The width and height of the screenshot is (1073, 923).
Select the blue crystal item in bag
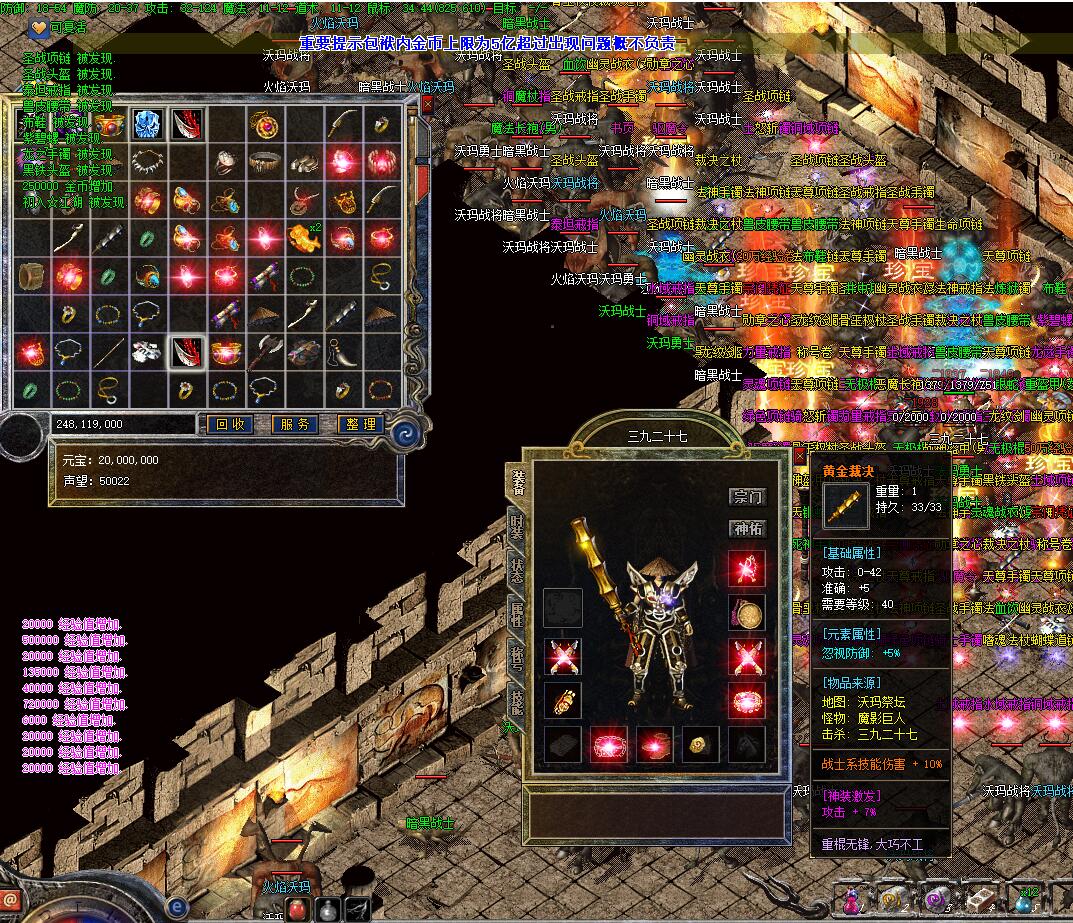point(148,124)
